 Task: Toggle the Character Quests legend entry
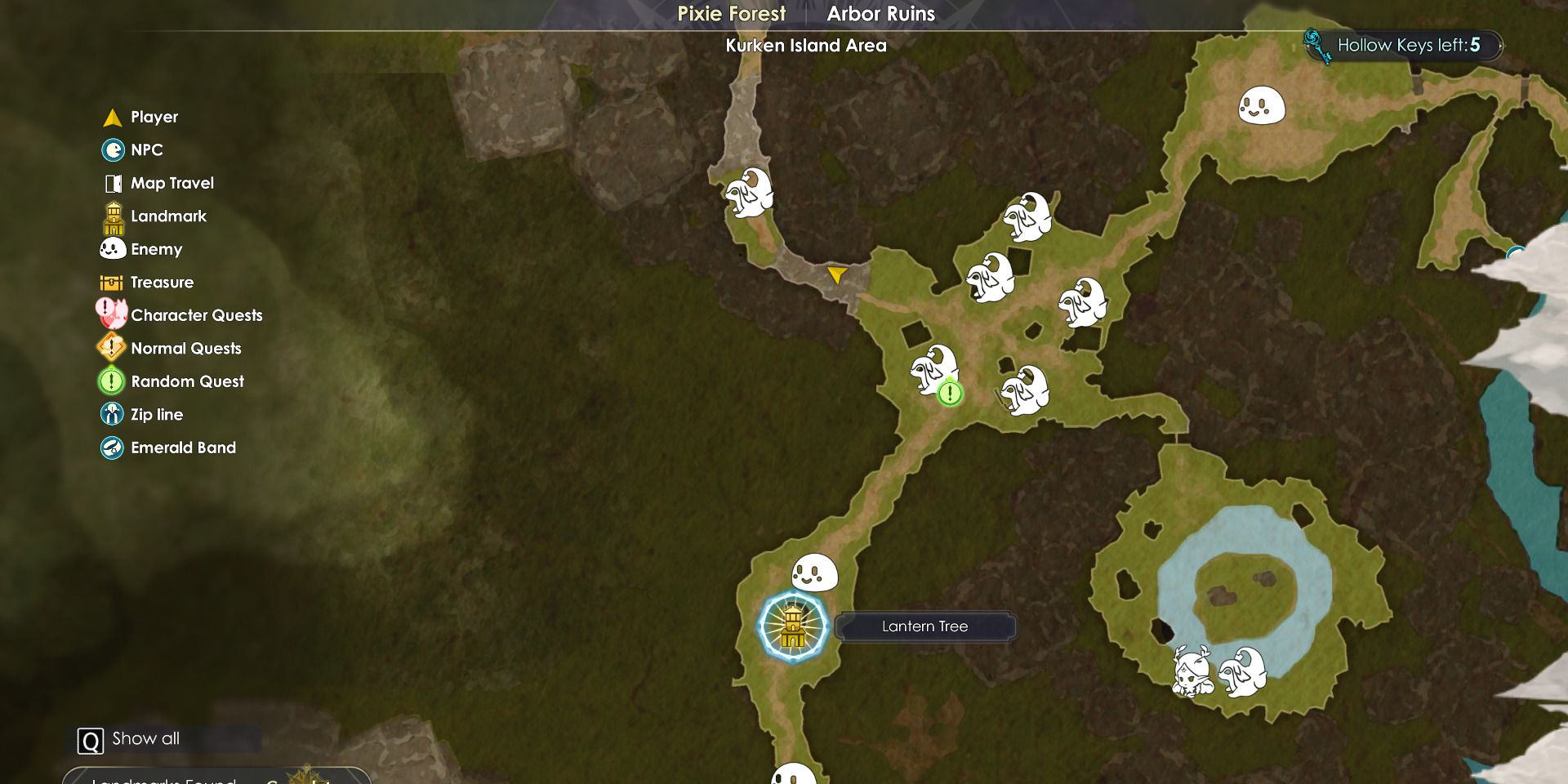click(196, 315)
